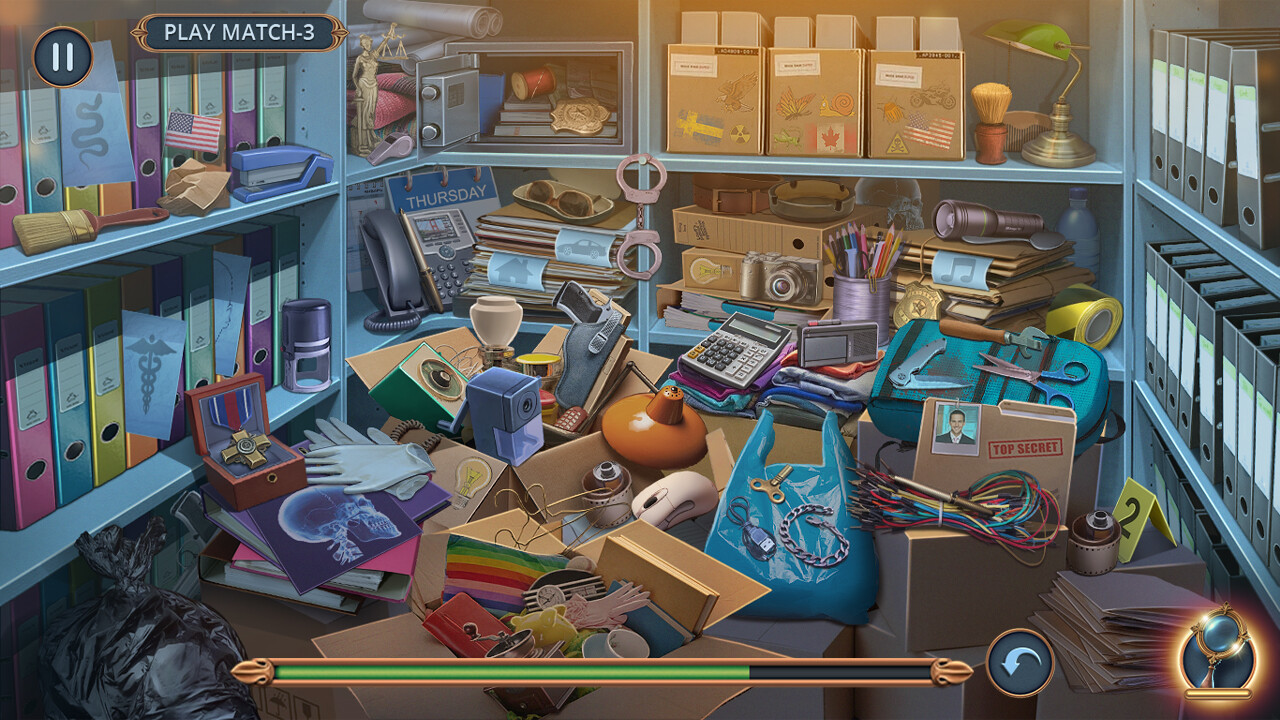Pick up the flashlight on the shelf

[980, 222]
